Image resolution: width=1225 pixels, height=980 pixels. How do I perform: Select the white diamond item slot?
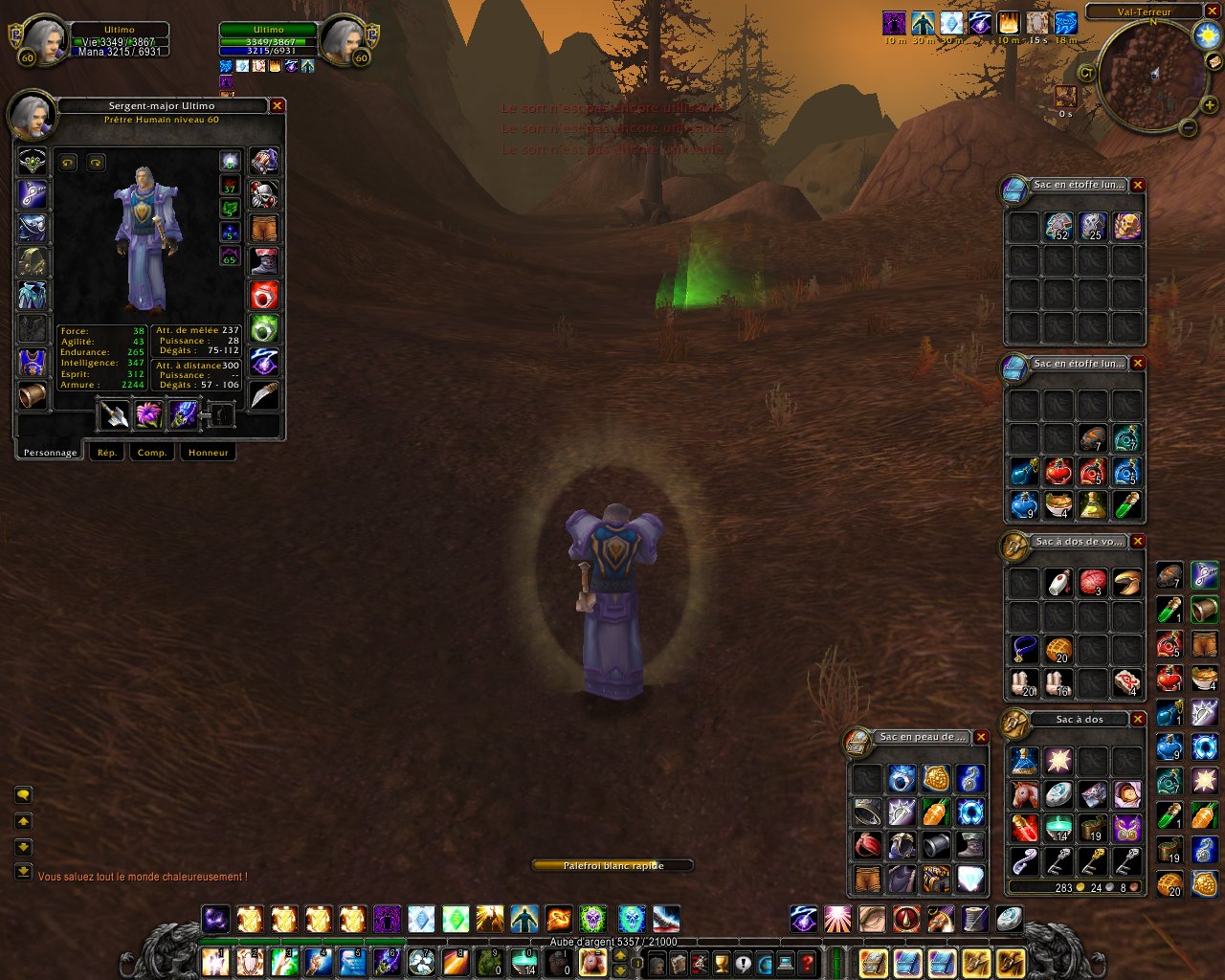(970, 878)
